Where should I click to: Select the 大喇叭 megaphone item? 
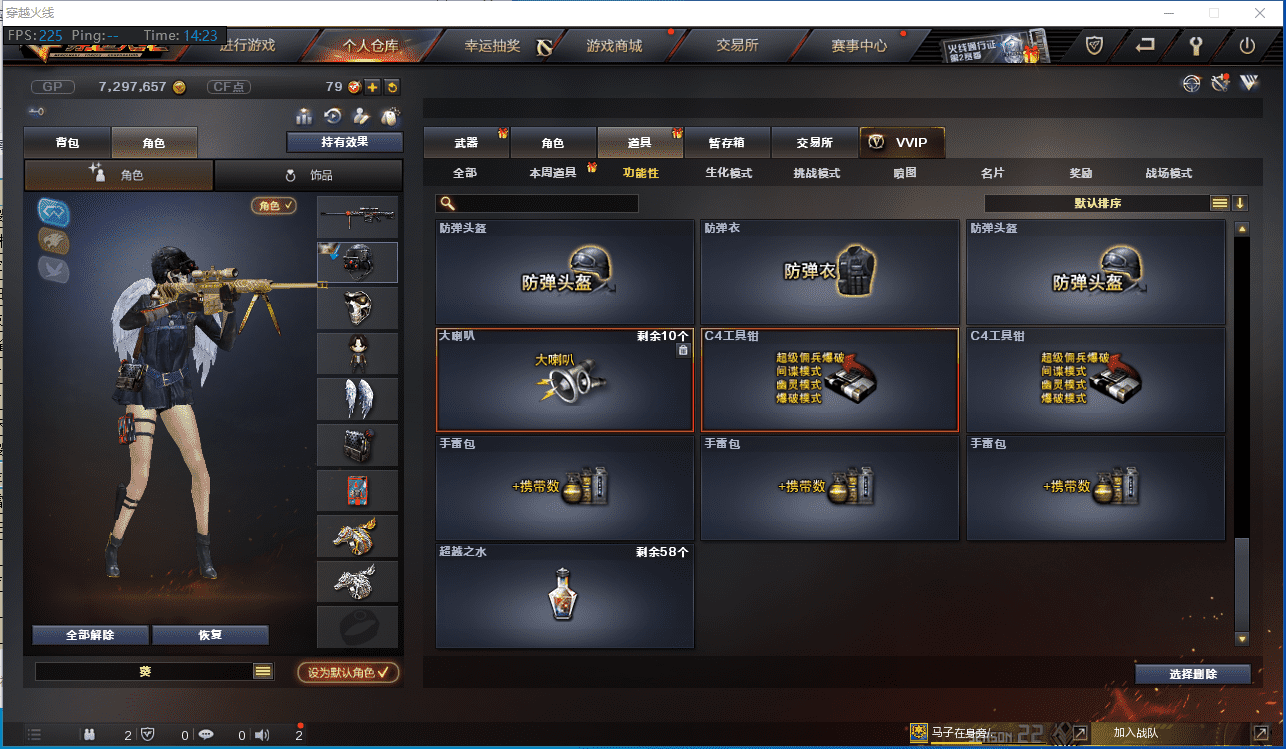pyautogui.click(x=564, y=379)
